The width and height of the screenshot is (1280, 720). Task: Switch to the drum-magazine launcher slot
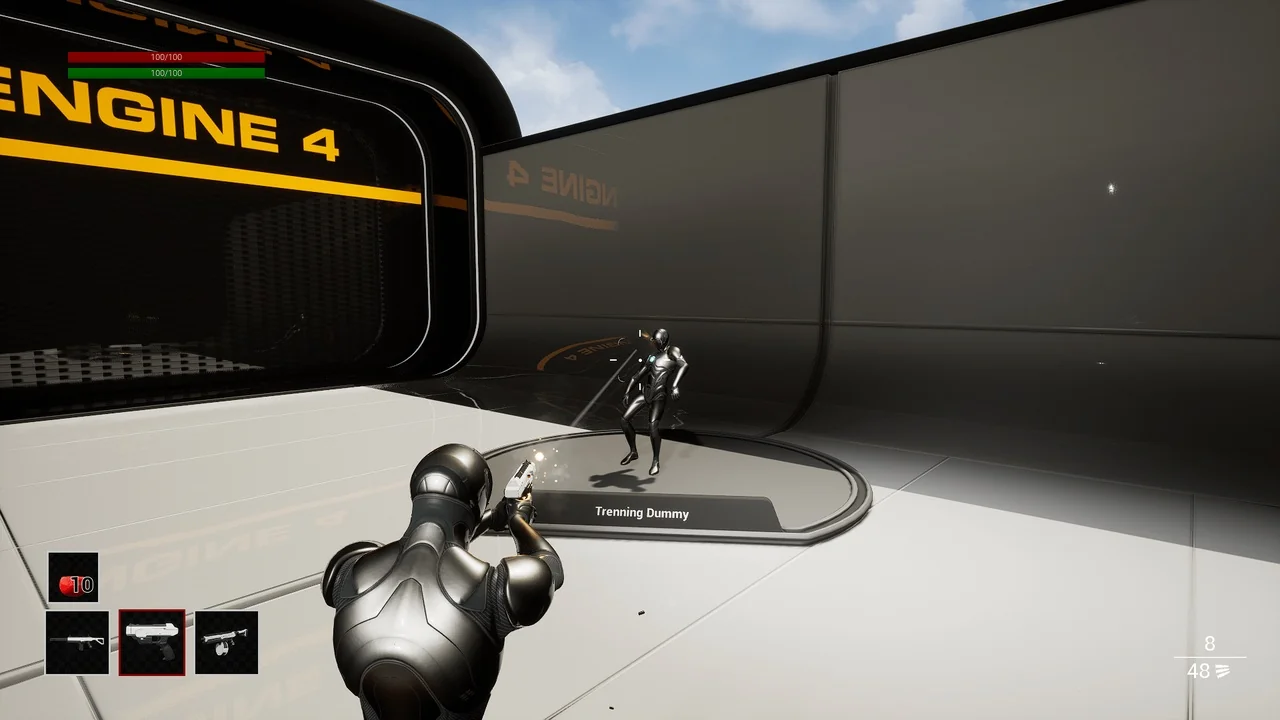click(226, 642)
